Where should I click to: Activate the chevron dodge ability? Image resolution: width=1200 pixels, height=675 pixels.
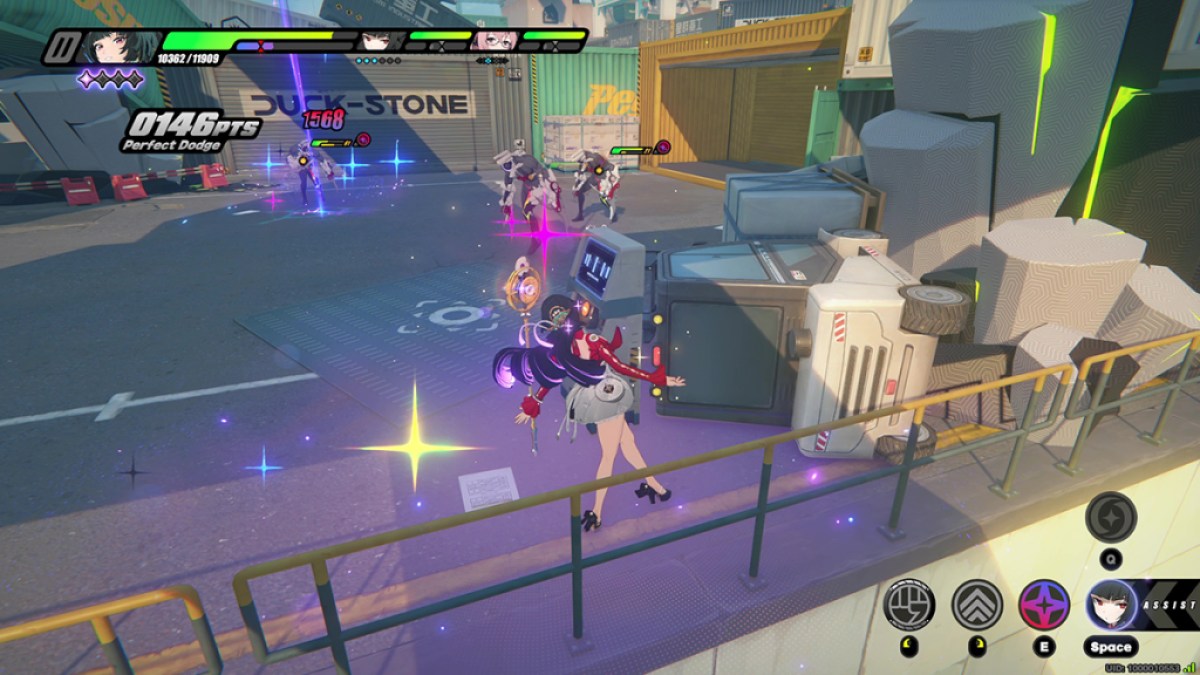(977, 604)
